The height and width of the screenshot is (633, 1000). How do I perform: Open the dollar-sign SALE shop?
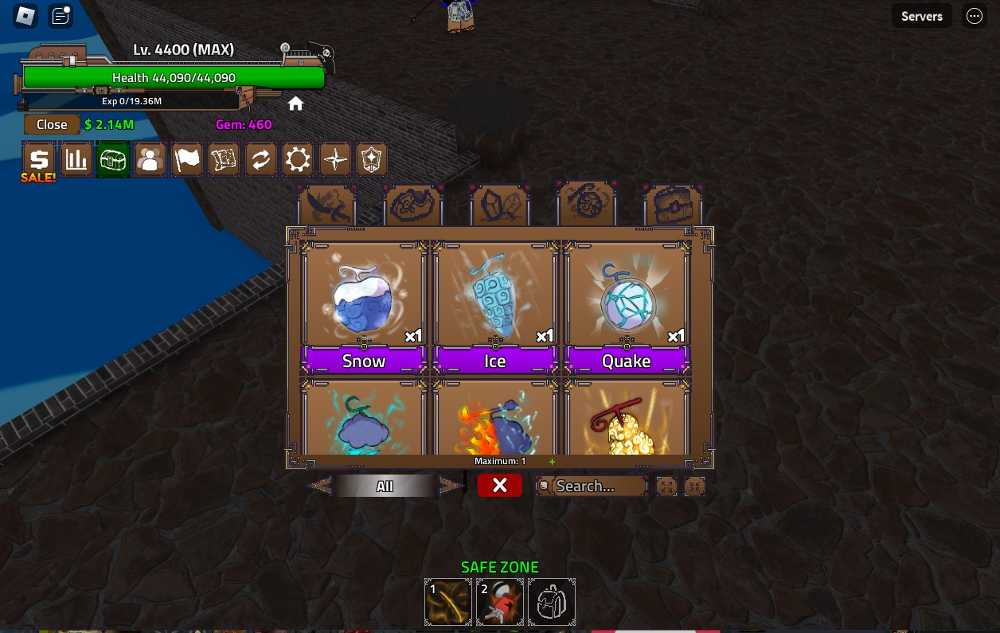39,160
